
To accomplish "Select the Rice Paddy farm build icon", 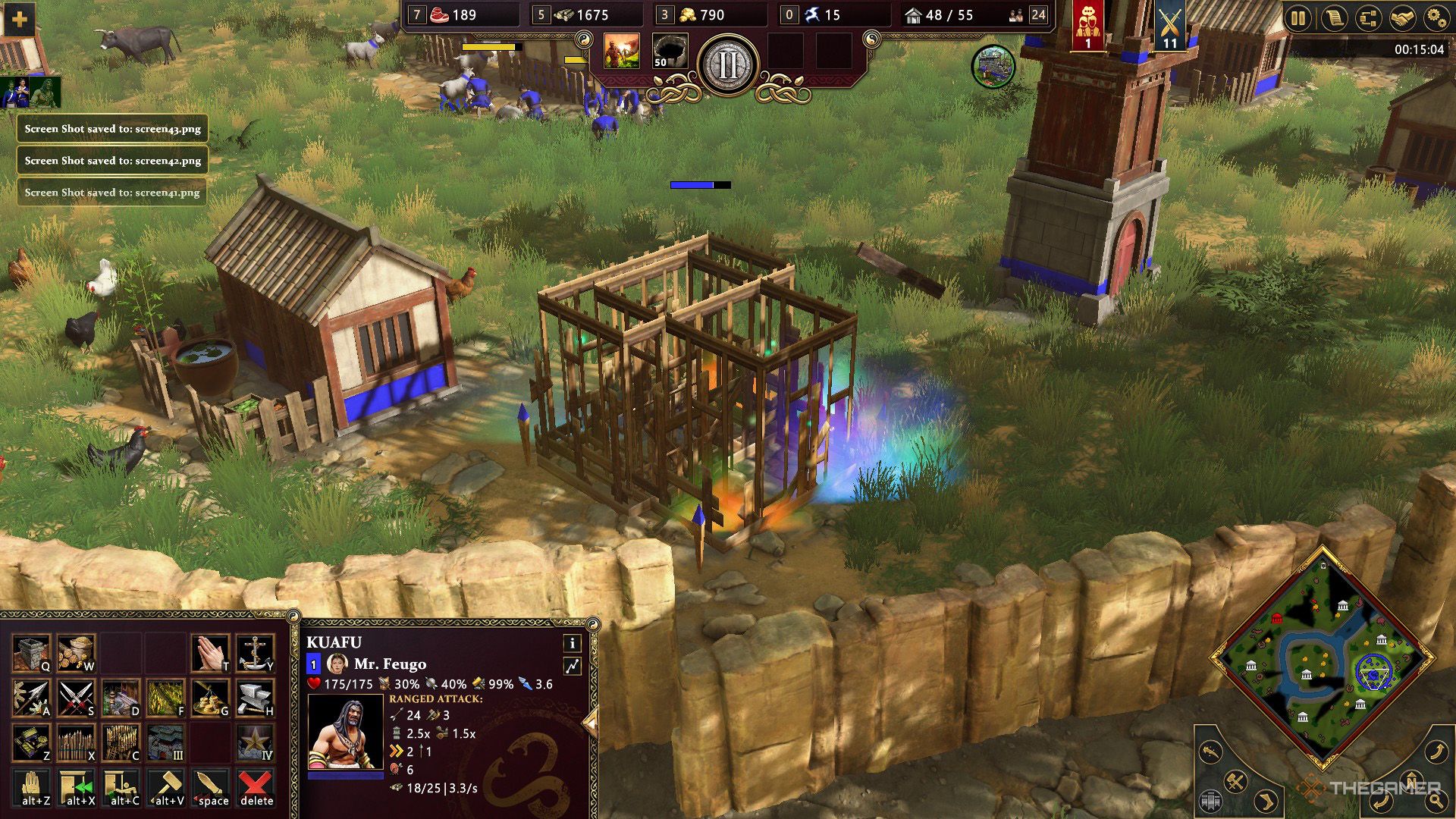I will pyautogui.click(x=165, y=698).
